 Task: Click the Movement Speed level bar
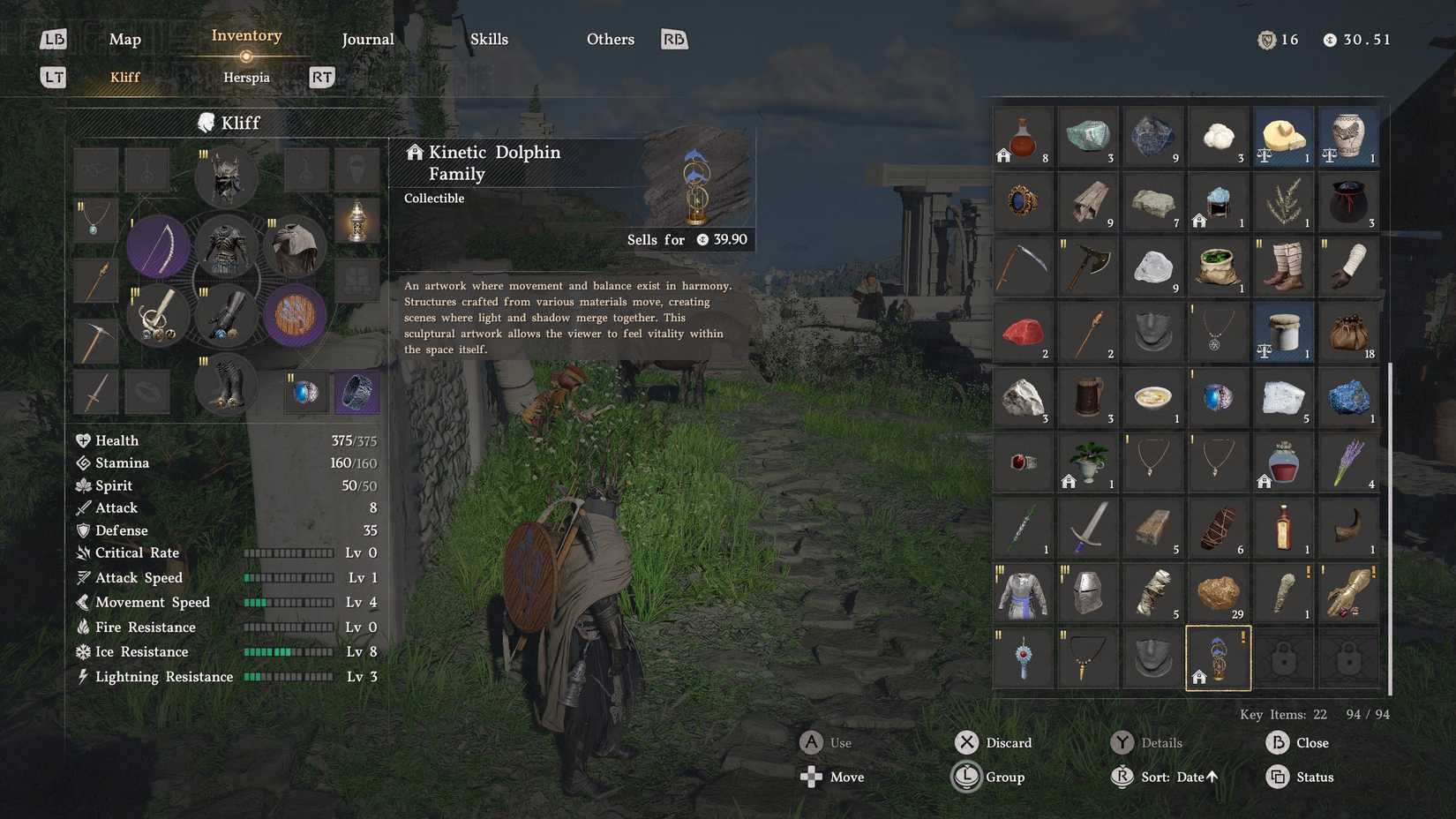[289, 602]
